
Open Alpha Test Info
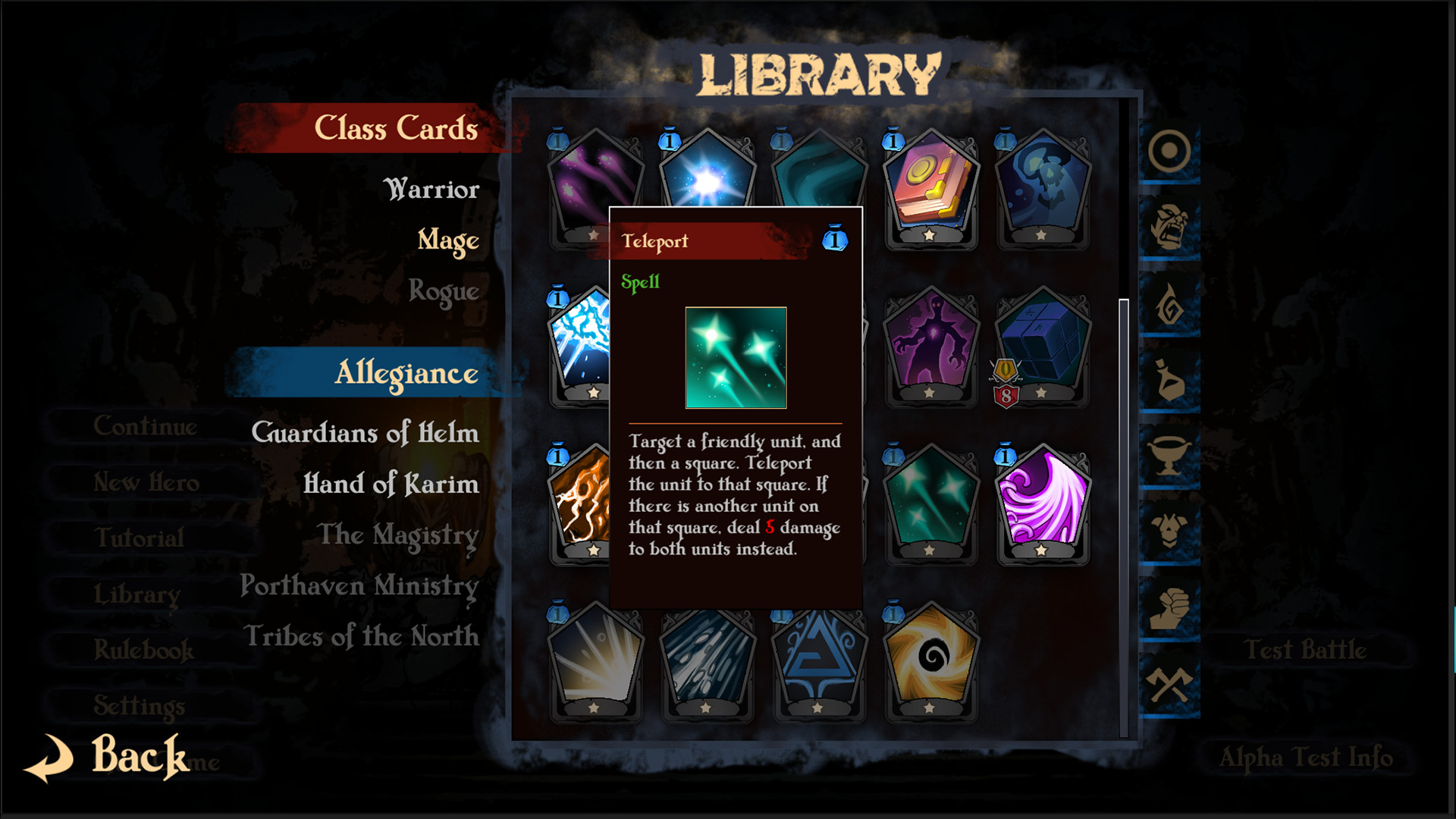tap(1304, 758)
